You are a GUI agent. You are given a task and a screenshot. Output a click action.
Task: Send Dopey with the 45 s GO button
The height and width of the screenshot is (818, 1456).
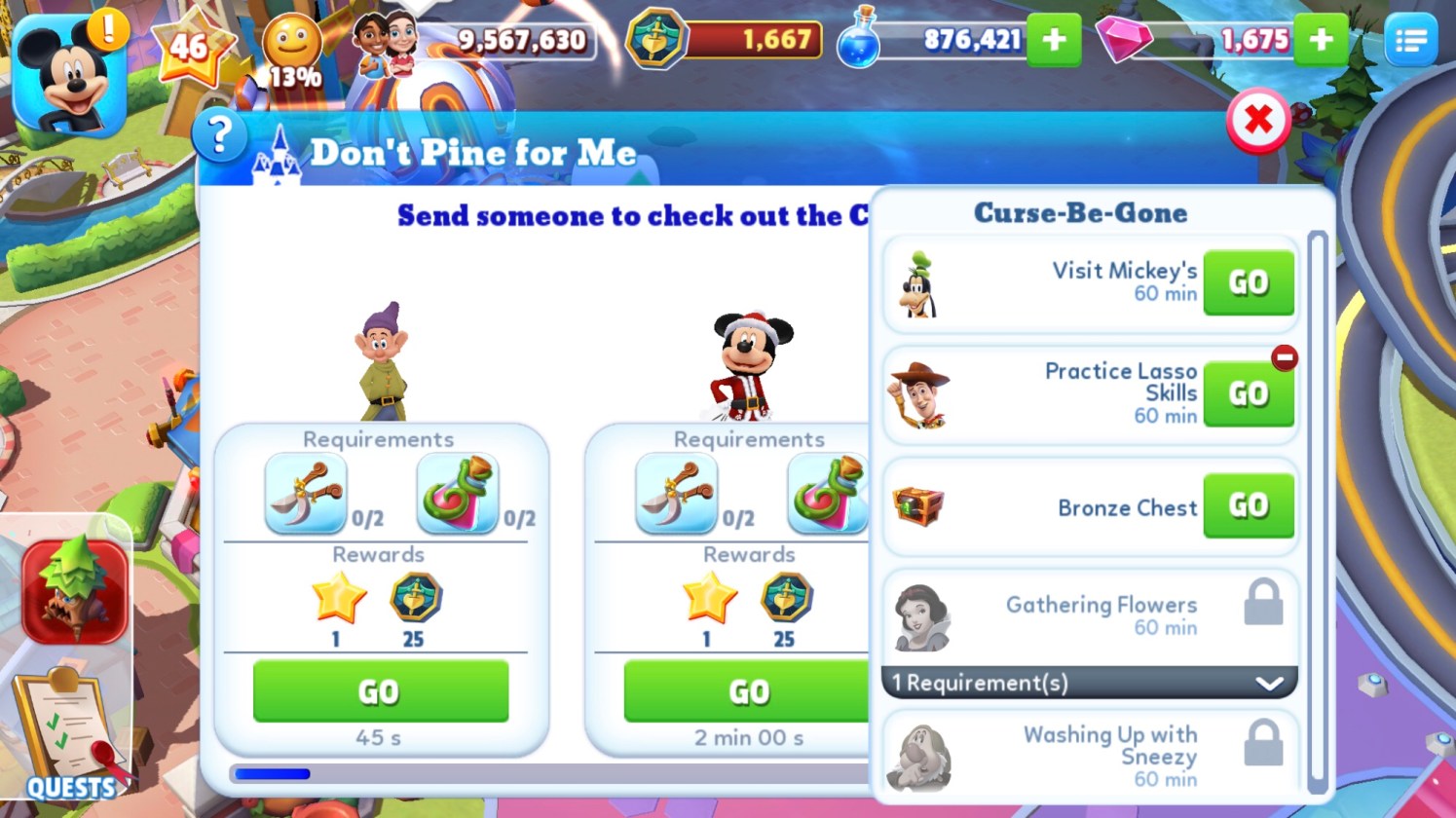380,691
